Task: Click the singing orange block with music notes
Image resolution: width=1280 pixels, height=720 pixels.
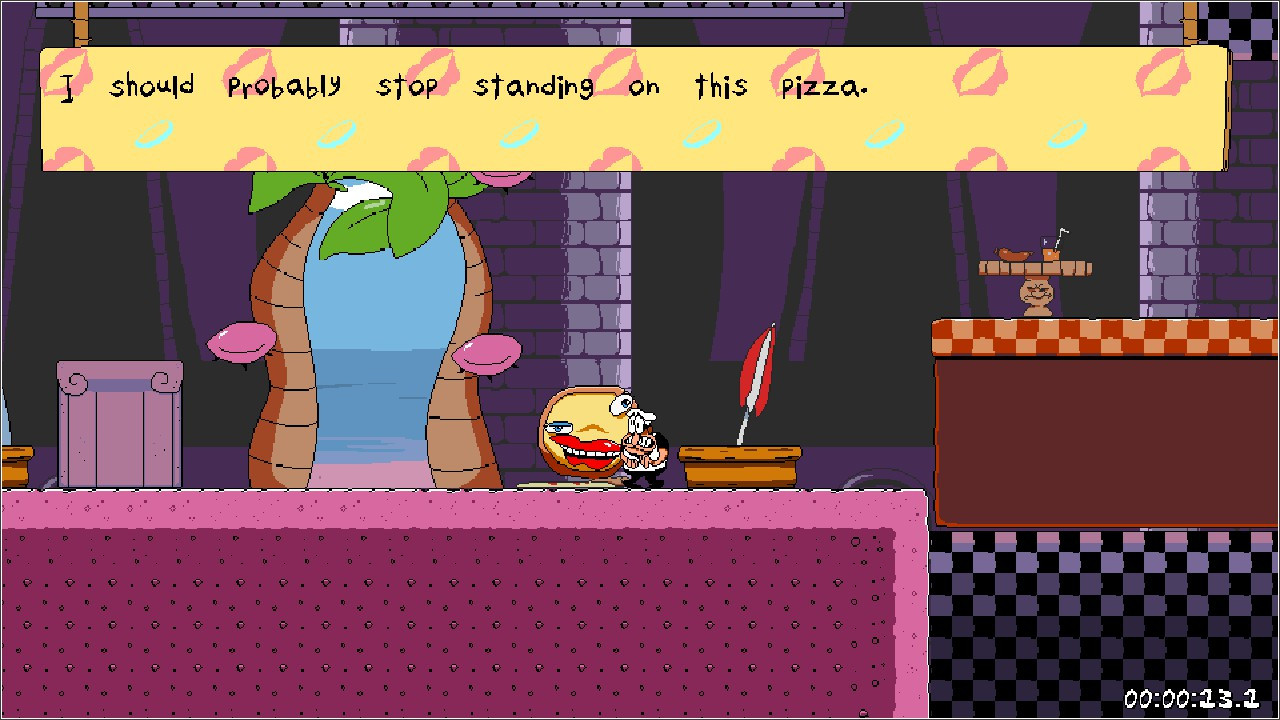Action: click(x=1051, y=254)
